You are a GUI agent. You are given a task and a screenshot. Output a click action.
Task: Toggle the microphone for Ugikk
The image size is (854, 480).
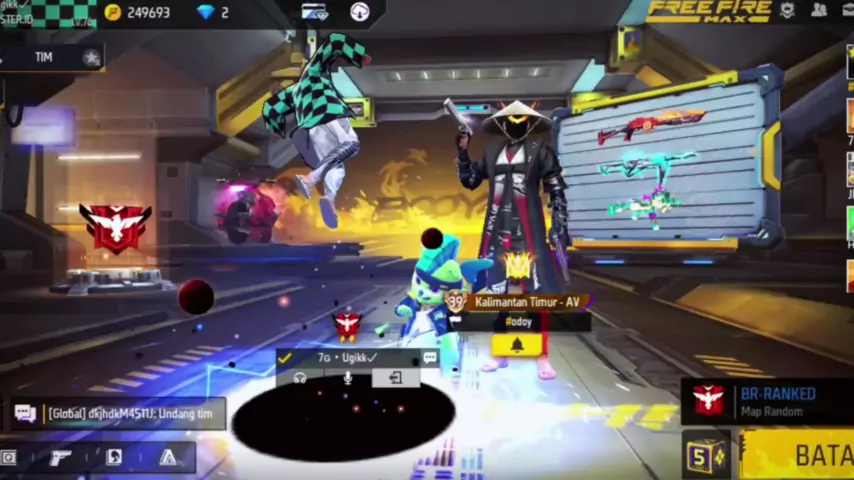tap(347, 378)
